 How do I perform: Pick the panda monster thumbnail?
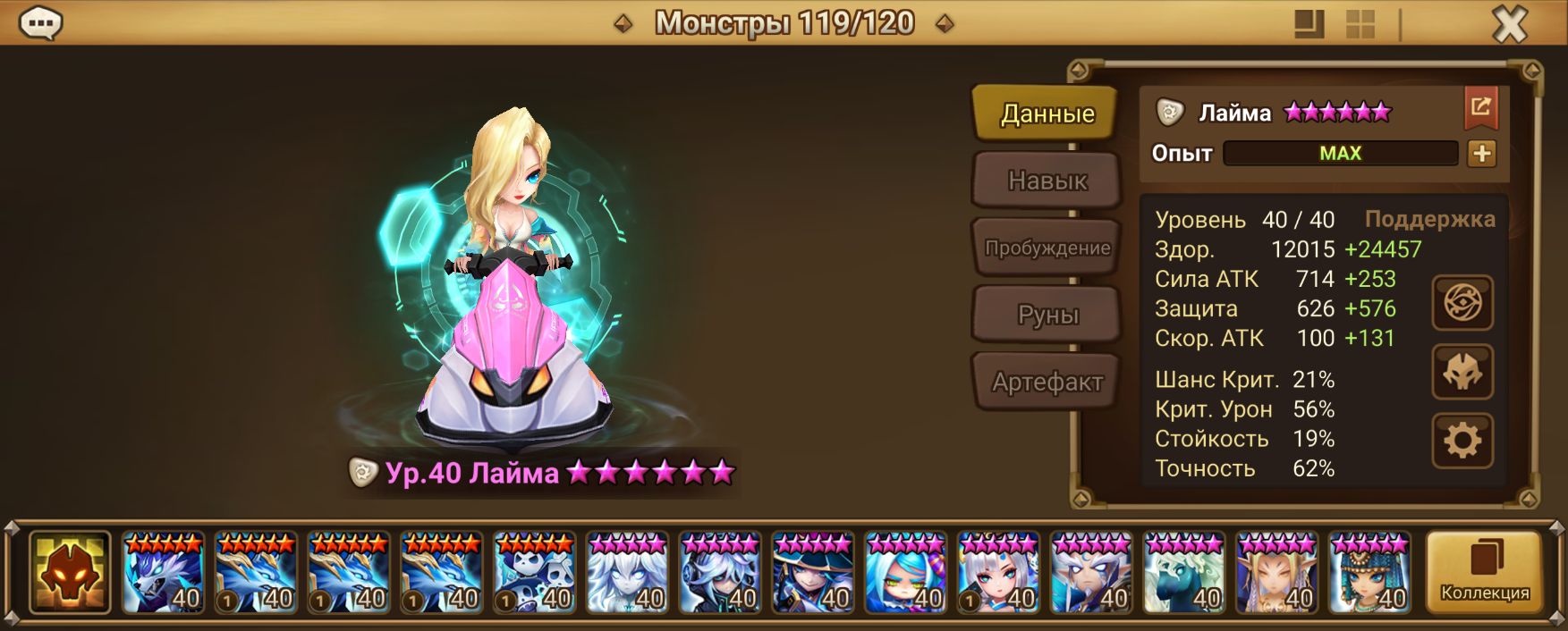[534, 573]
